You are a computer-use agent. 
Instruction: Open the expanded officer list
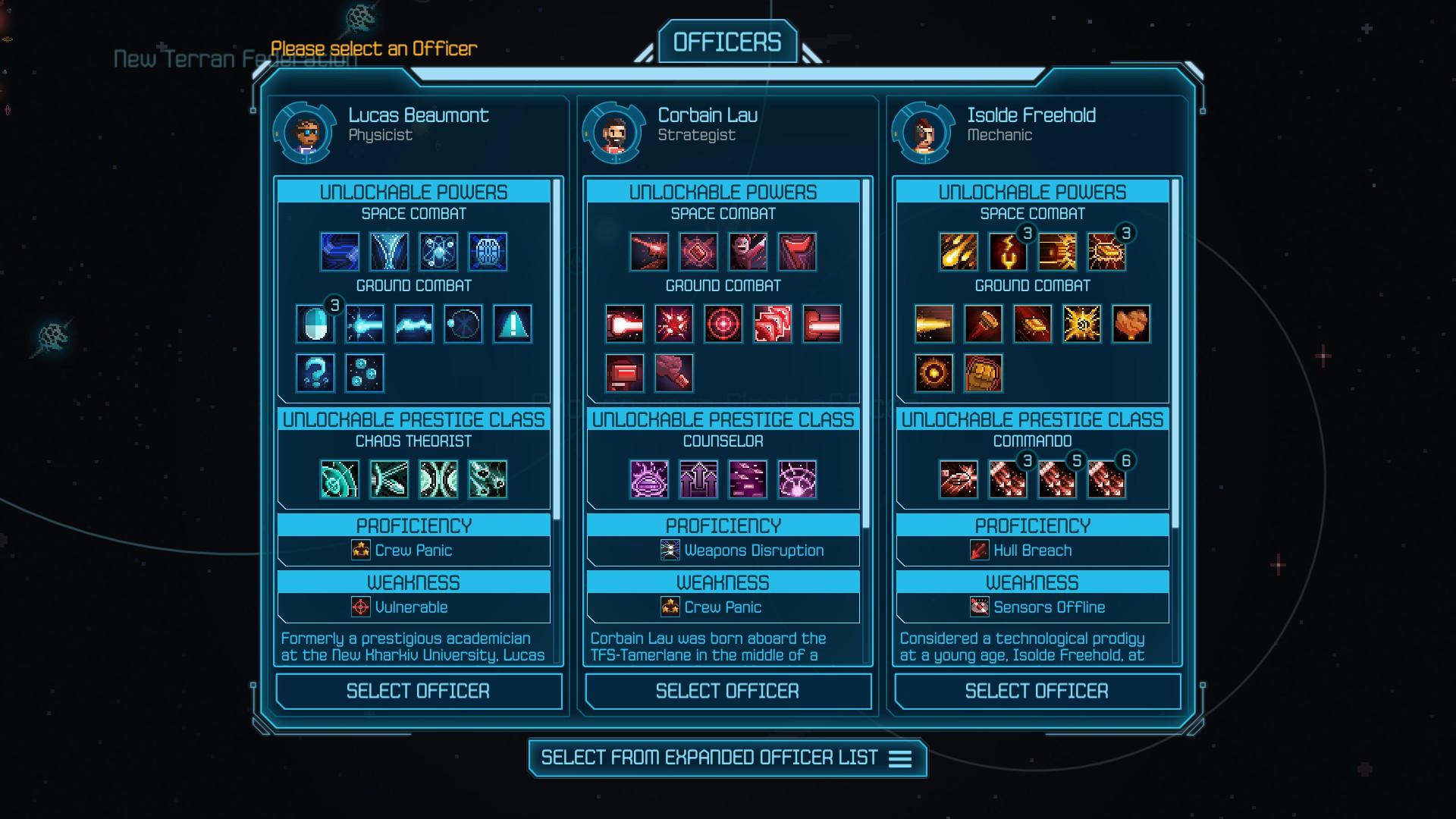click(726, 758)
